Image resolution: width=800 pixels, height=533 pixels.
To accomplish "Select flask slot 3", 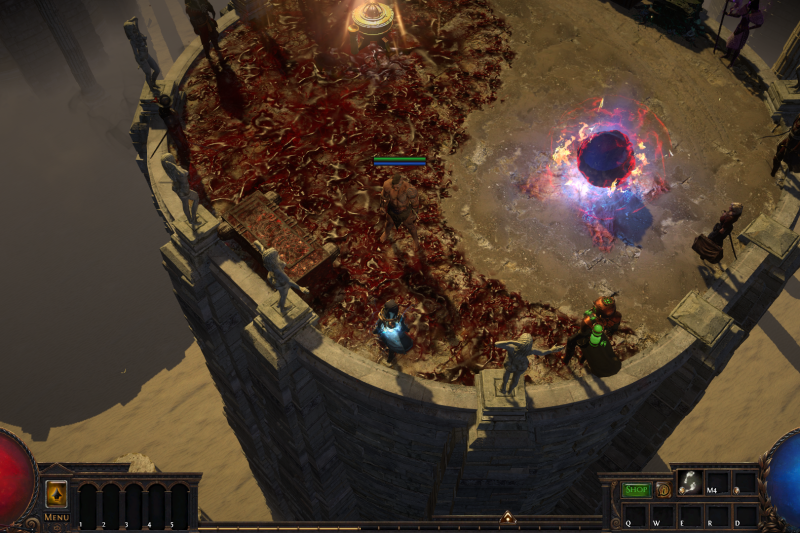I will coord(134,504).
